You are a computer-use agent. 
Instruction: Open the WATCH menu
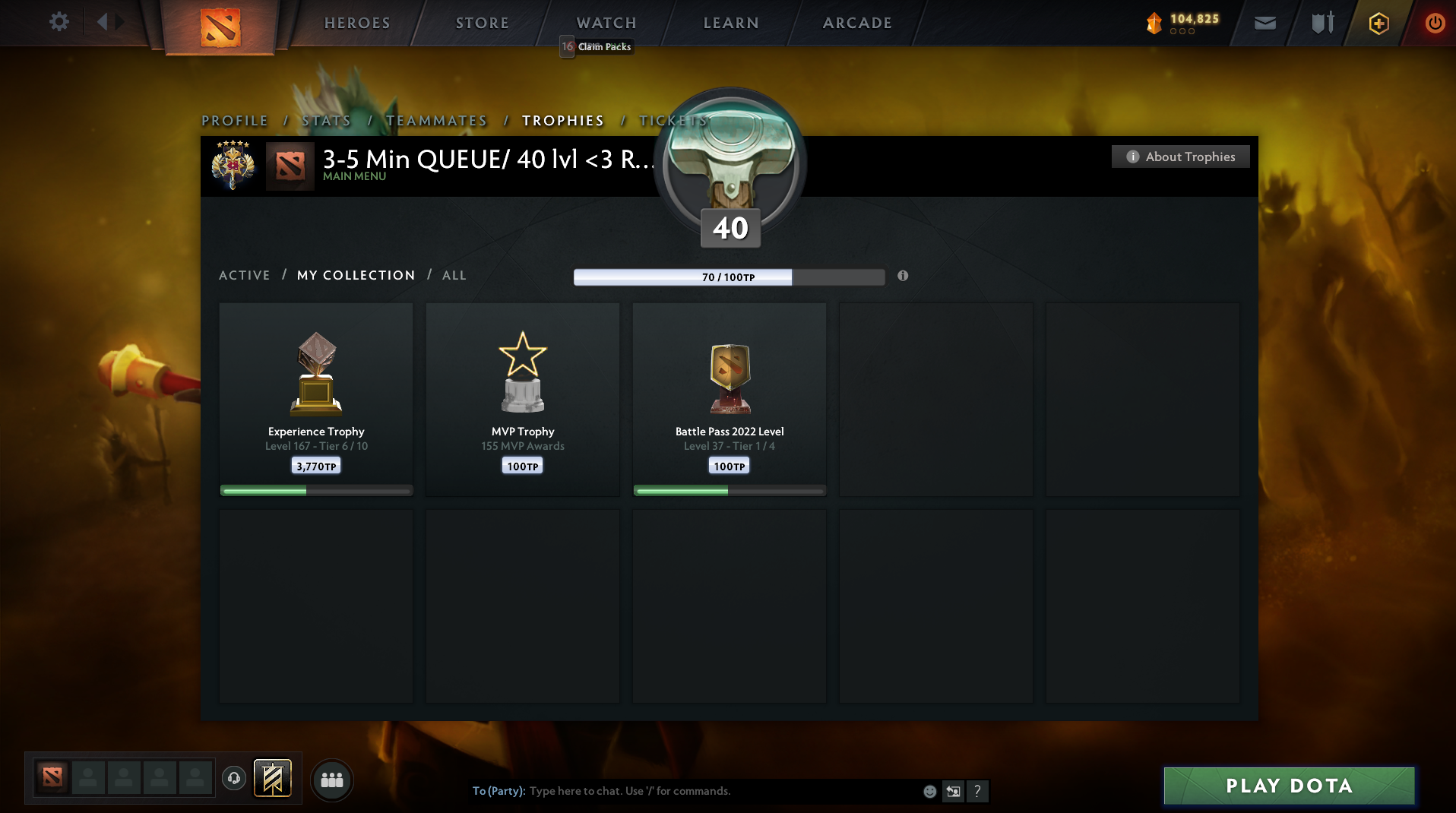(606, 23)
